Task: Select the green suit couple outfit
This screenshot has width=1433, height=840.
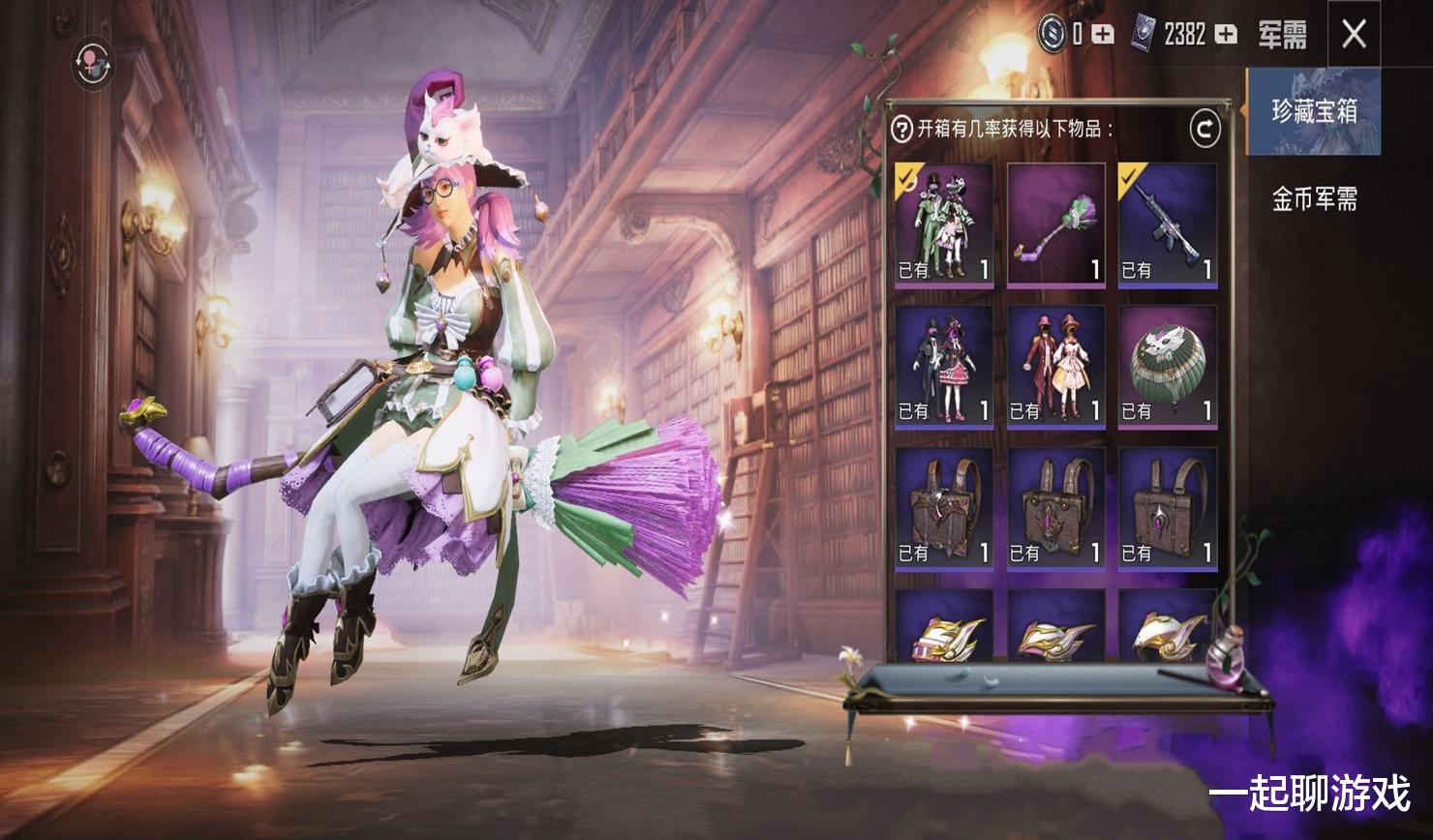Action: coord(944,225)
